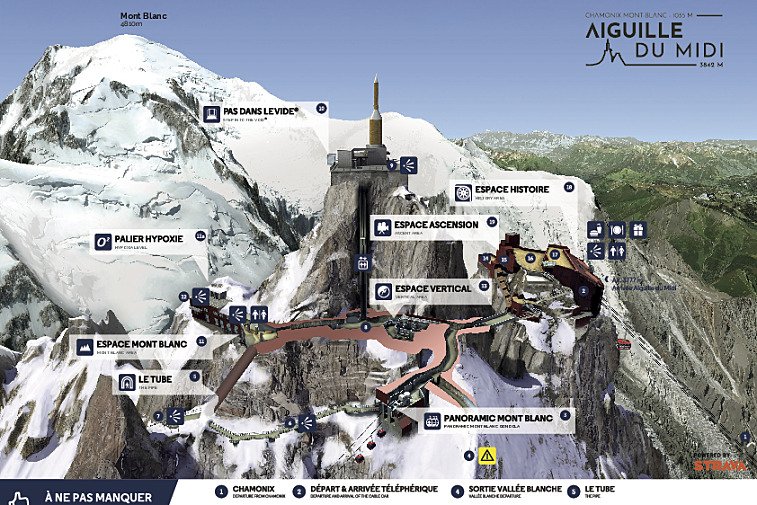Select the gift shop icon
Viewport: 757px width, 505px height.
click(637, 229)
